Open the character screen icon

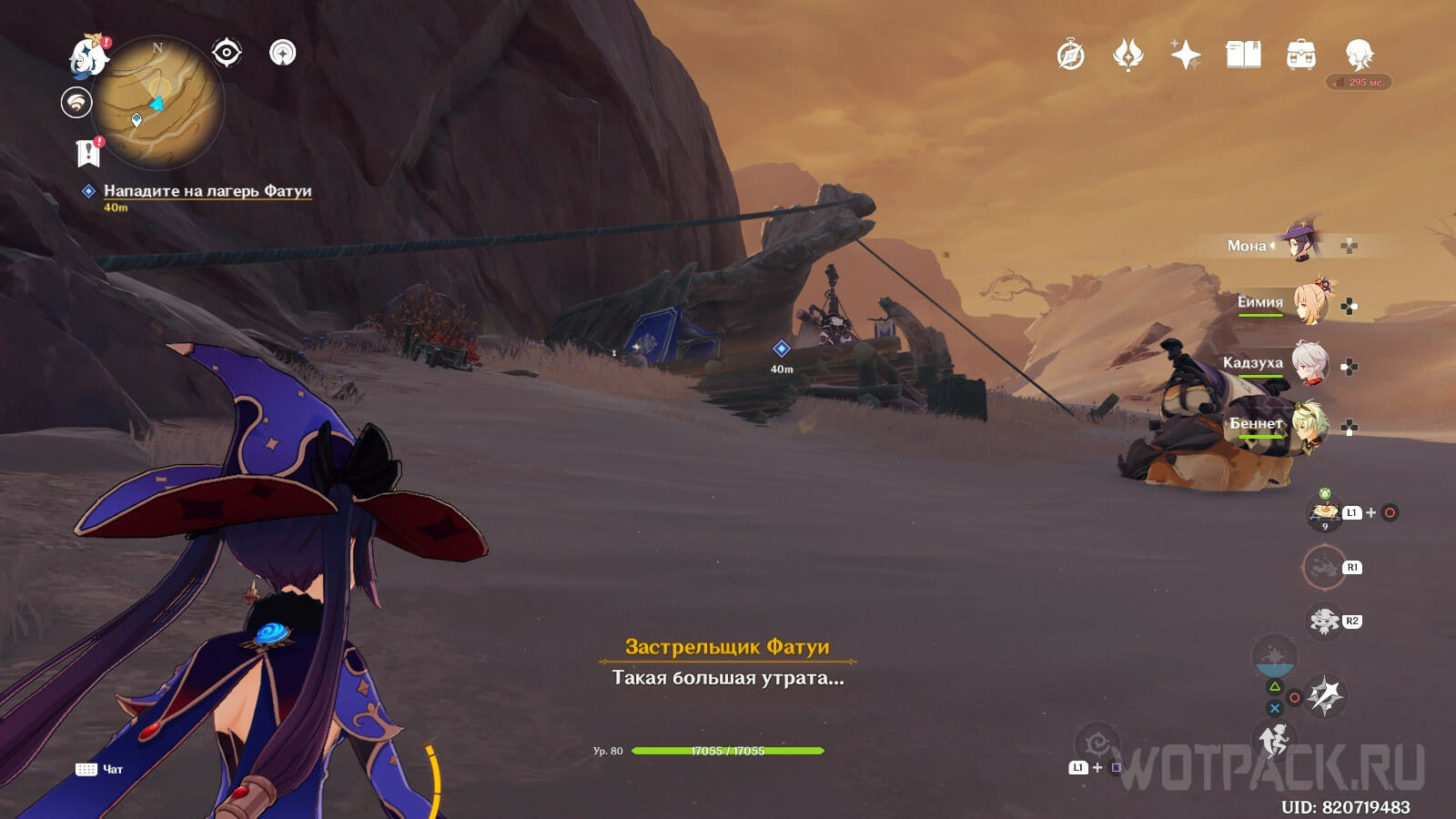[x=1359, y=56]
